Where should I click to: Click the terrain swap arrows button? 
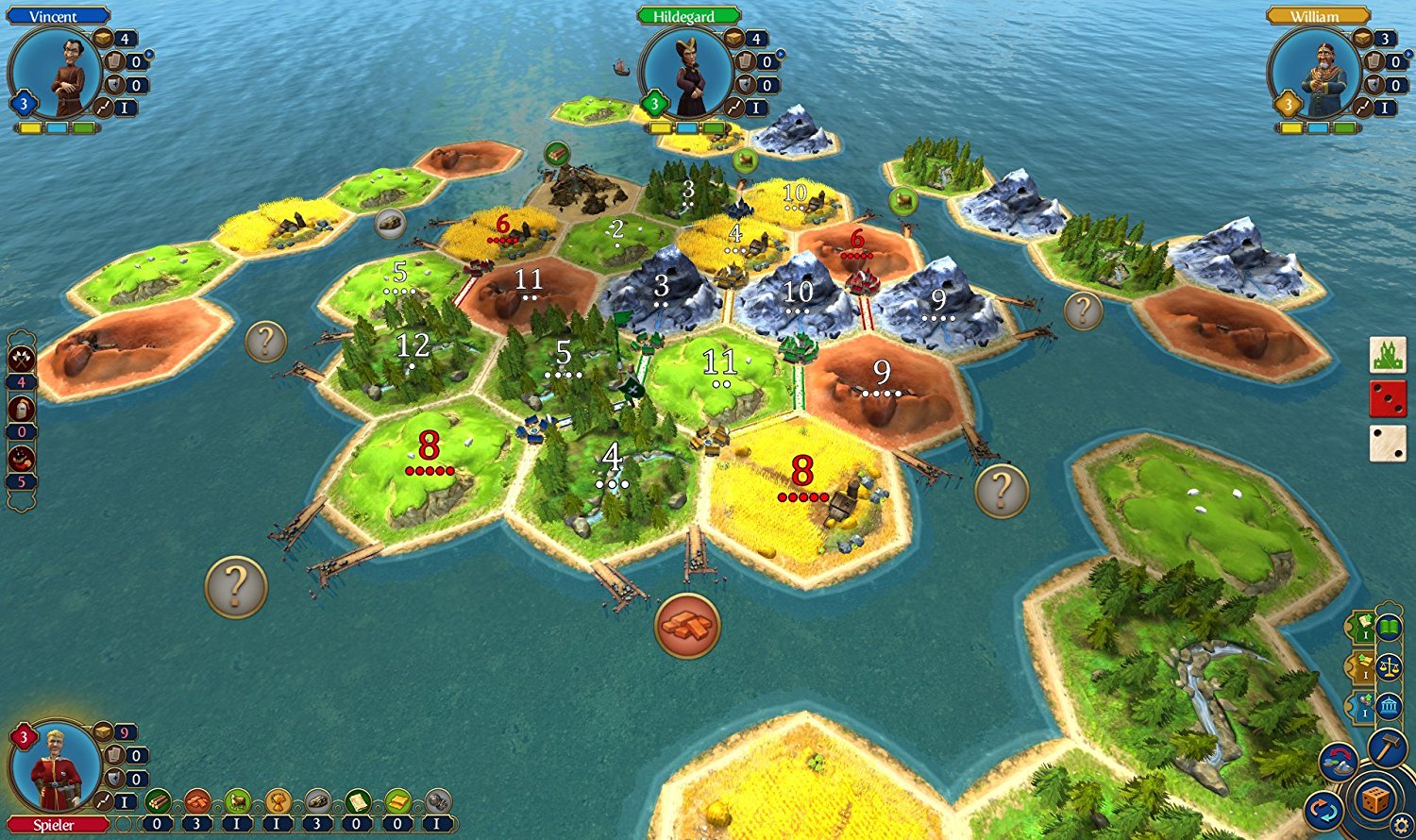point(1339,763)
